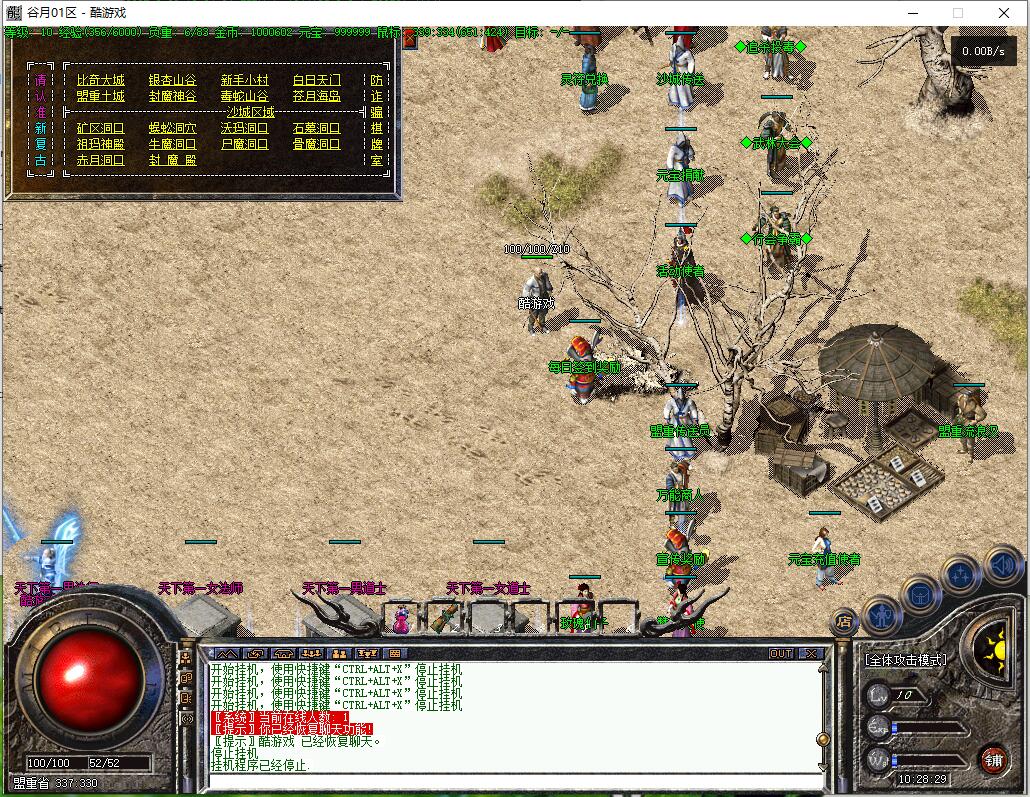Teleport to 比奇大城
Image resolution: width=1030 pixels, height=797 pixels.
(100, 80)
